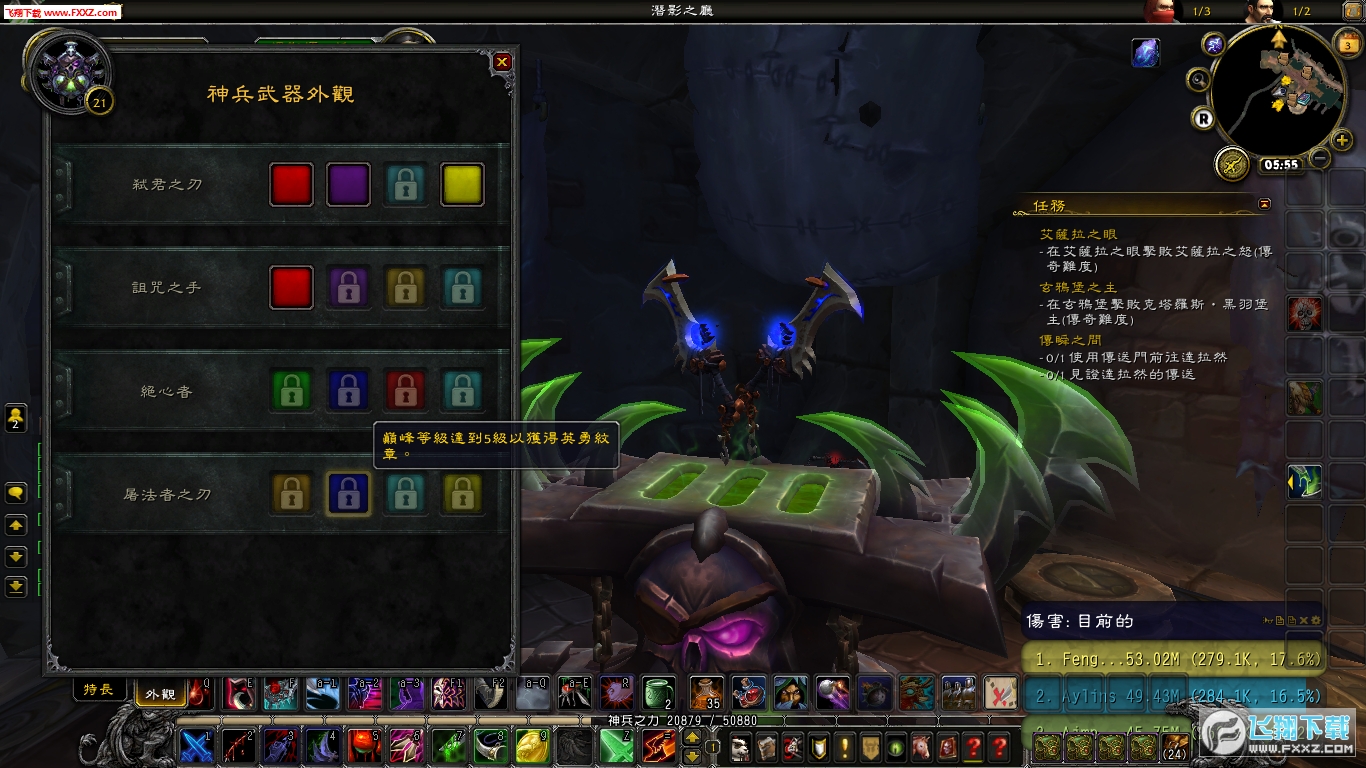
Task: Click the orange potion with 35 charges
Action: [705, 692]
